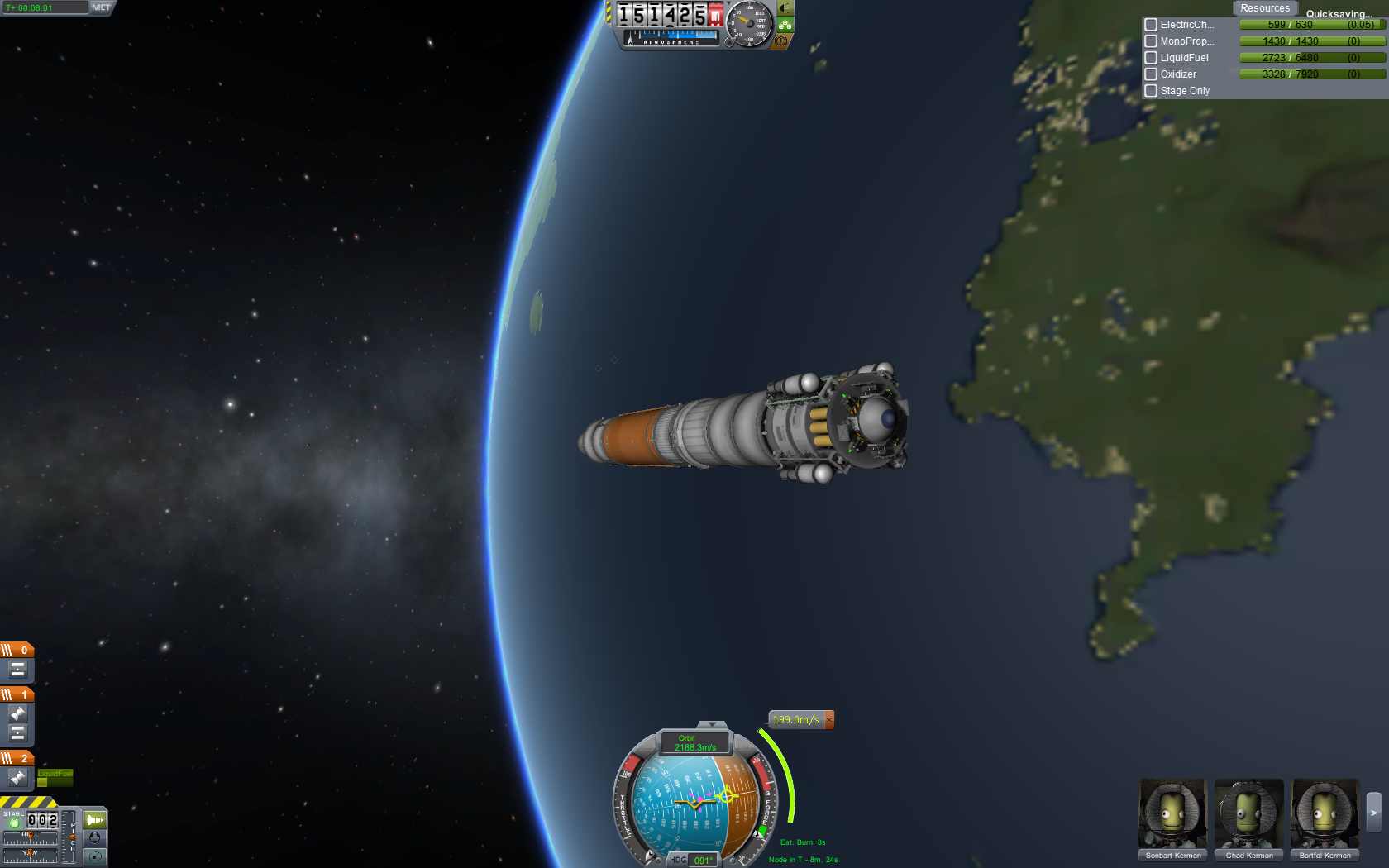
Task: Tick the MonoPropellant resource checkbox
Action: point(1151,41)
